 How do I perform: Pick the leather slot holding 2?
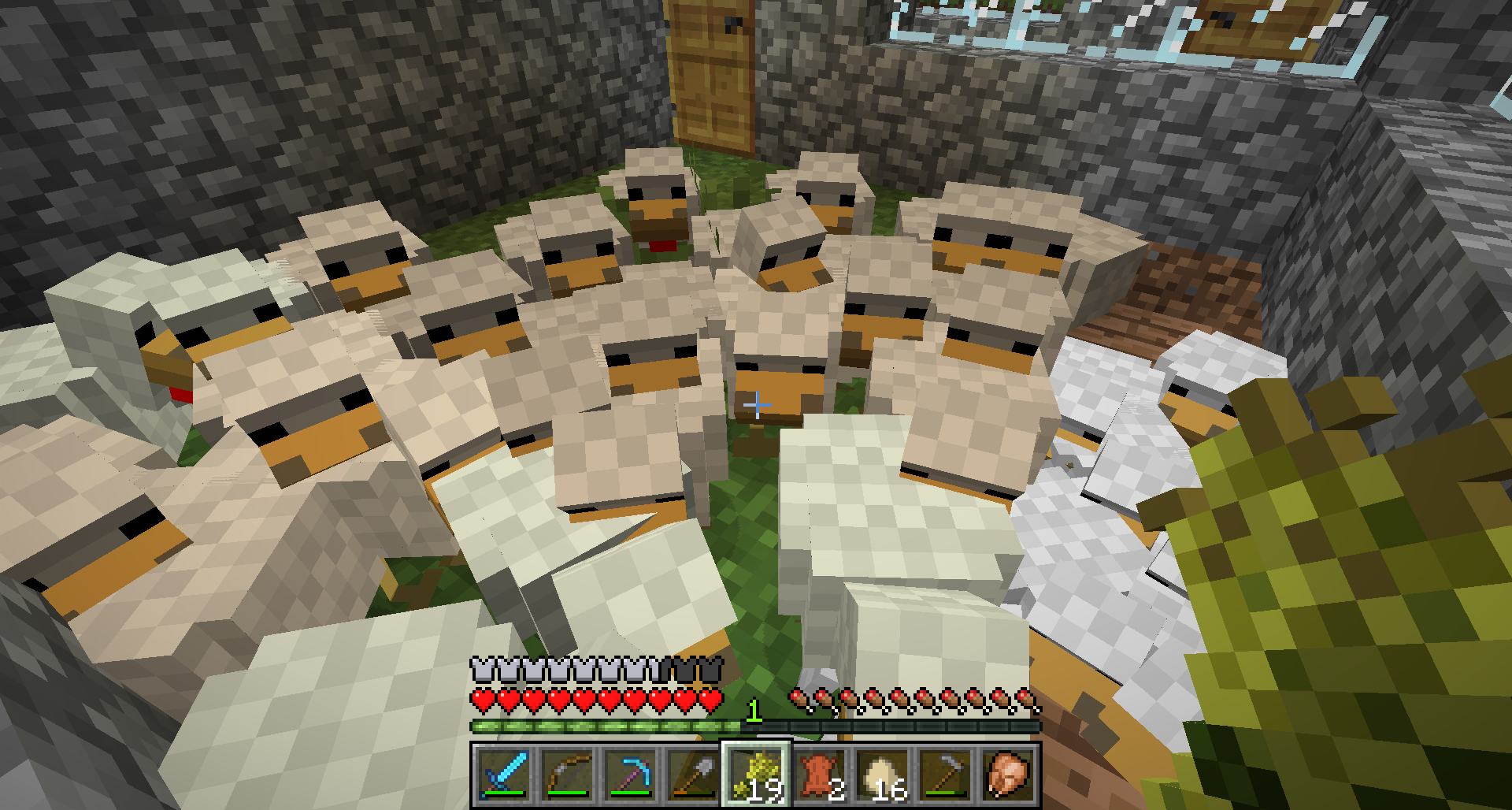coord(819,775)
